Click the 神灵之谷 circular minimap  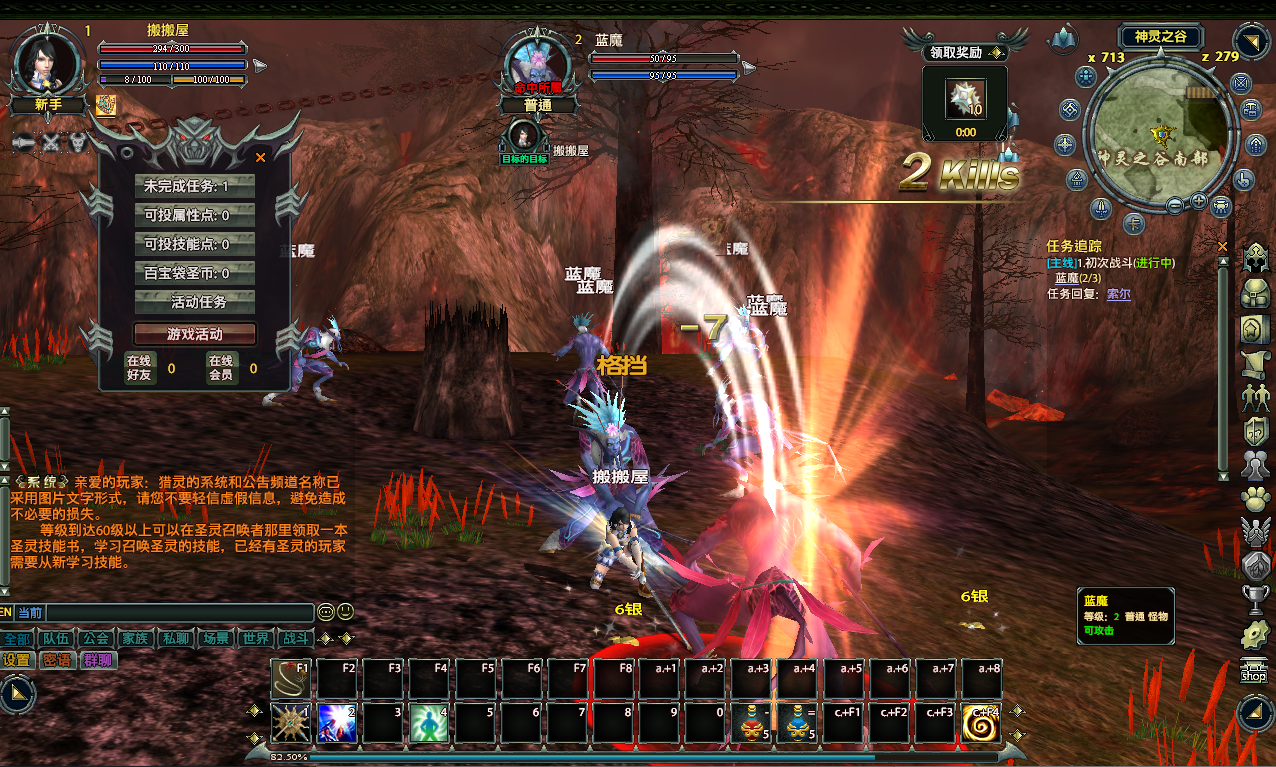[1162, 130]
